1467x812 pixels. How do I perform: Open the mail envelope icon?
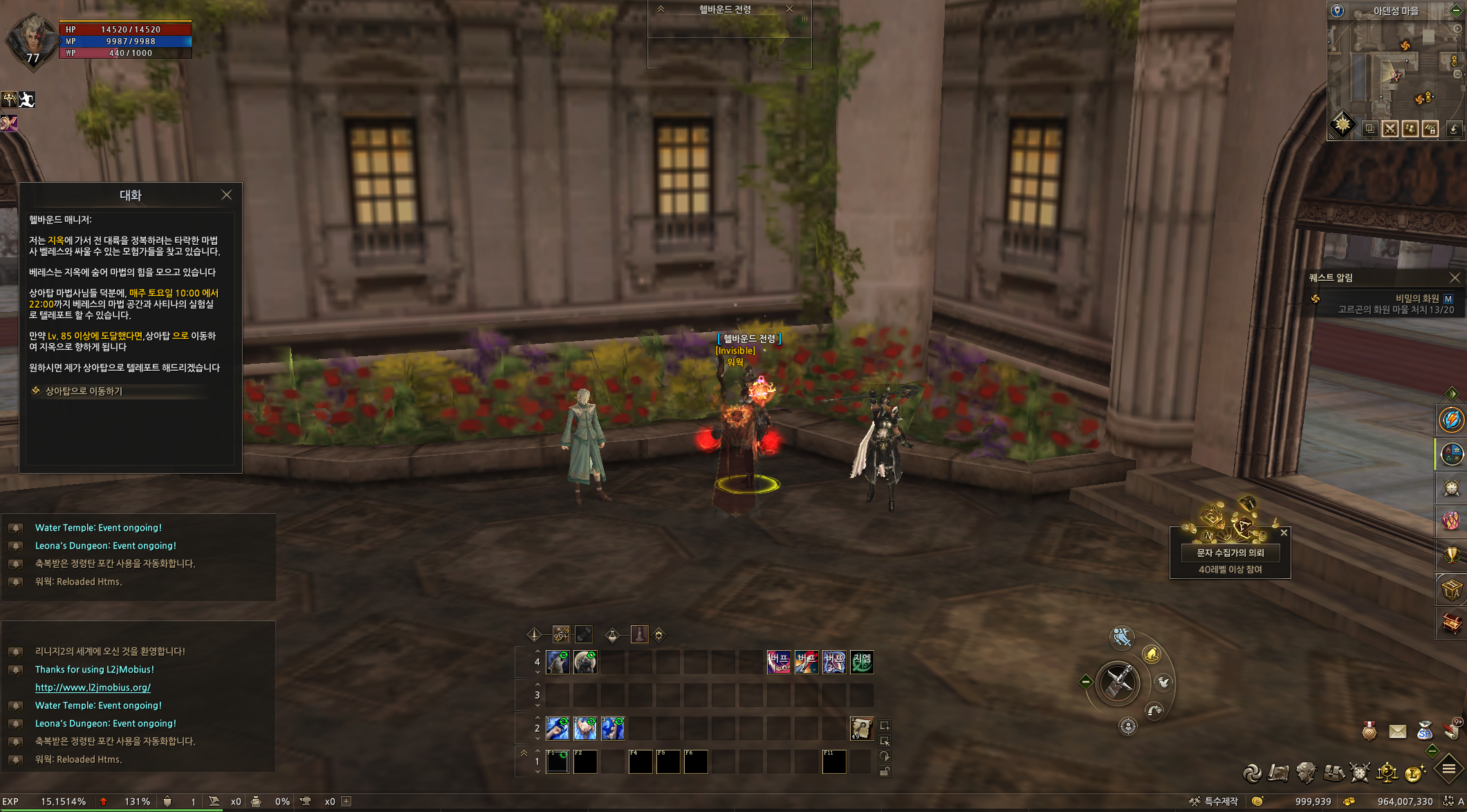tap(1397, 731)
